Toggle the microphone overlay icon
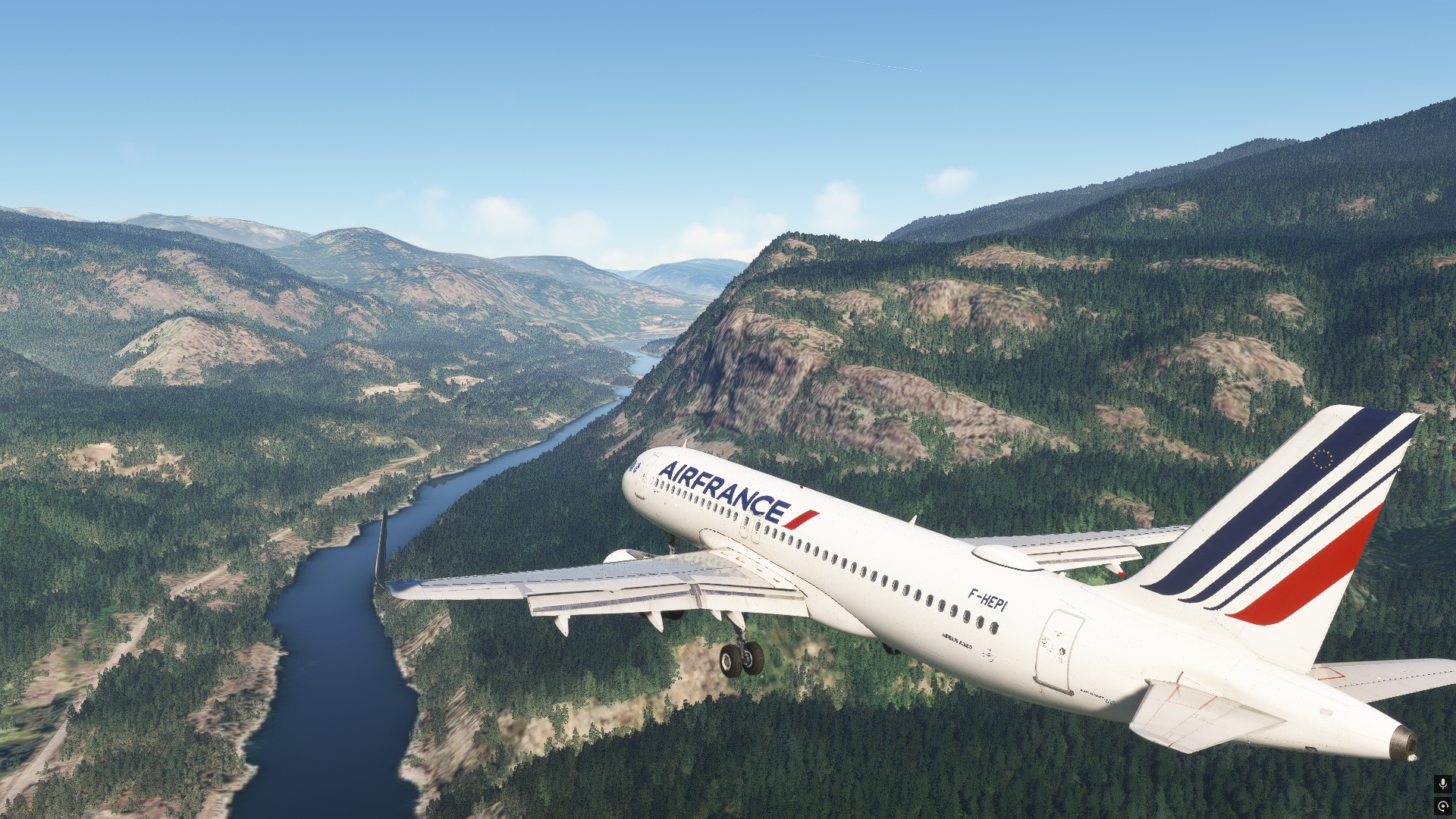The image size is (1456, 819). click(x=1442, y=784)
